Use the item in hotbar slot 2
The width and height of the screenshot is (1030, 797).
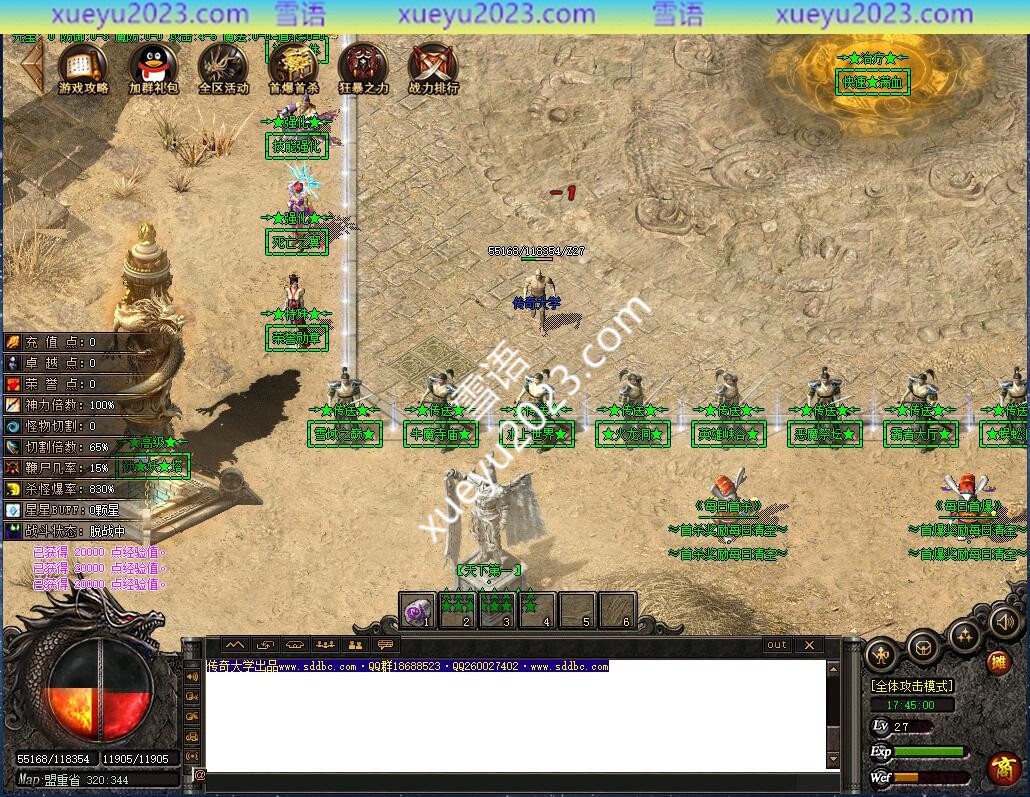coord(457,609)
